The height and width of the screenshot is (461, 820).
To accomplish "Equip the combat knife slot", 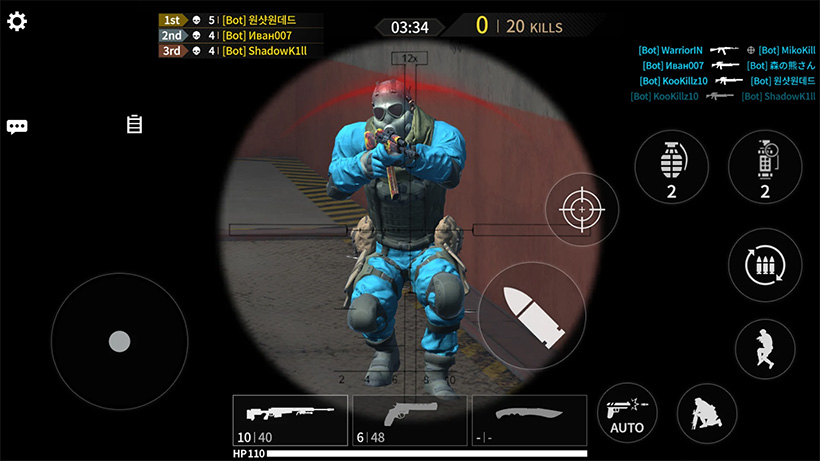I will (x=528, y=420).
